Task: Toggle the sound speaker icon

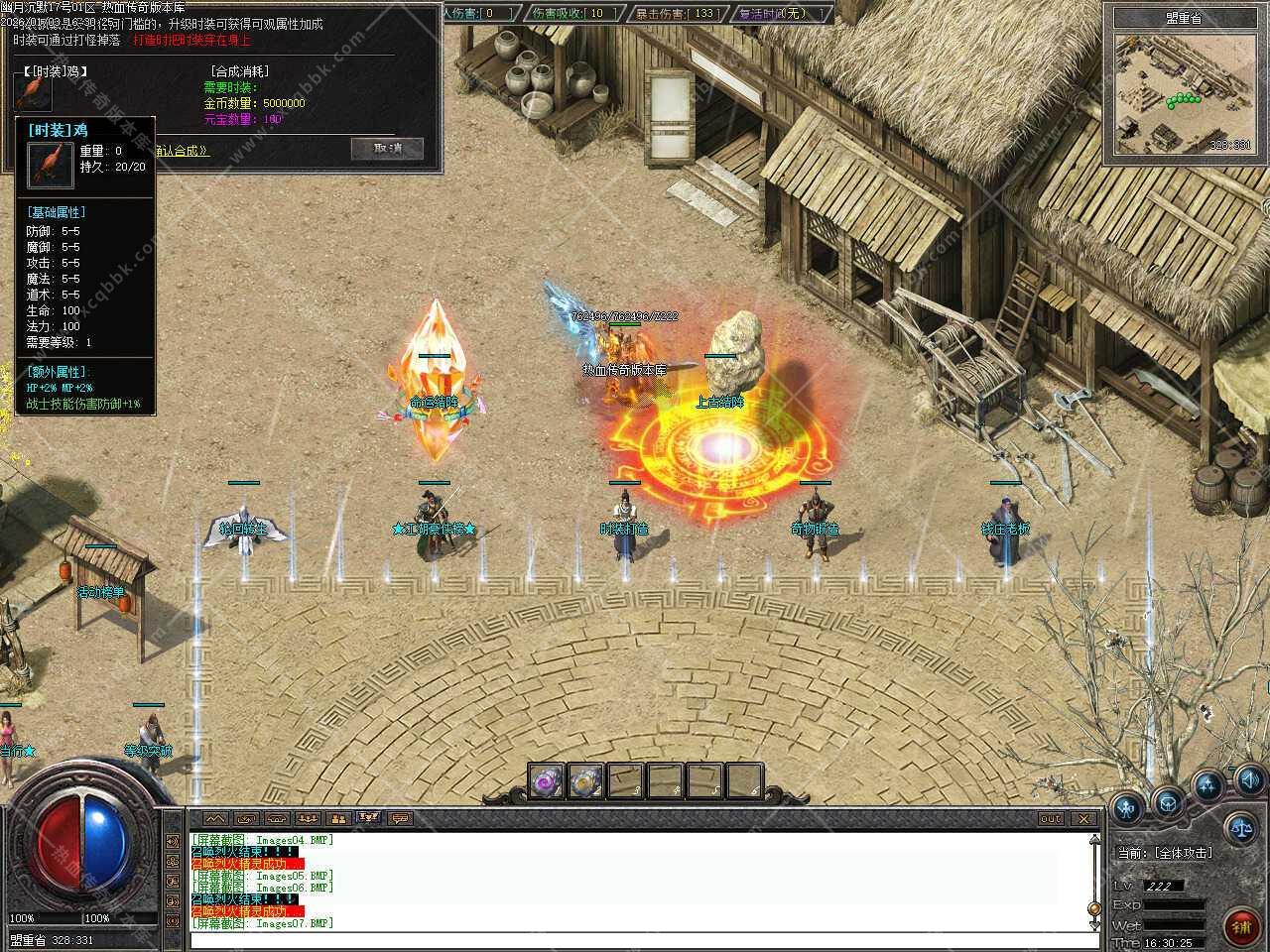Action: 1249,779
